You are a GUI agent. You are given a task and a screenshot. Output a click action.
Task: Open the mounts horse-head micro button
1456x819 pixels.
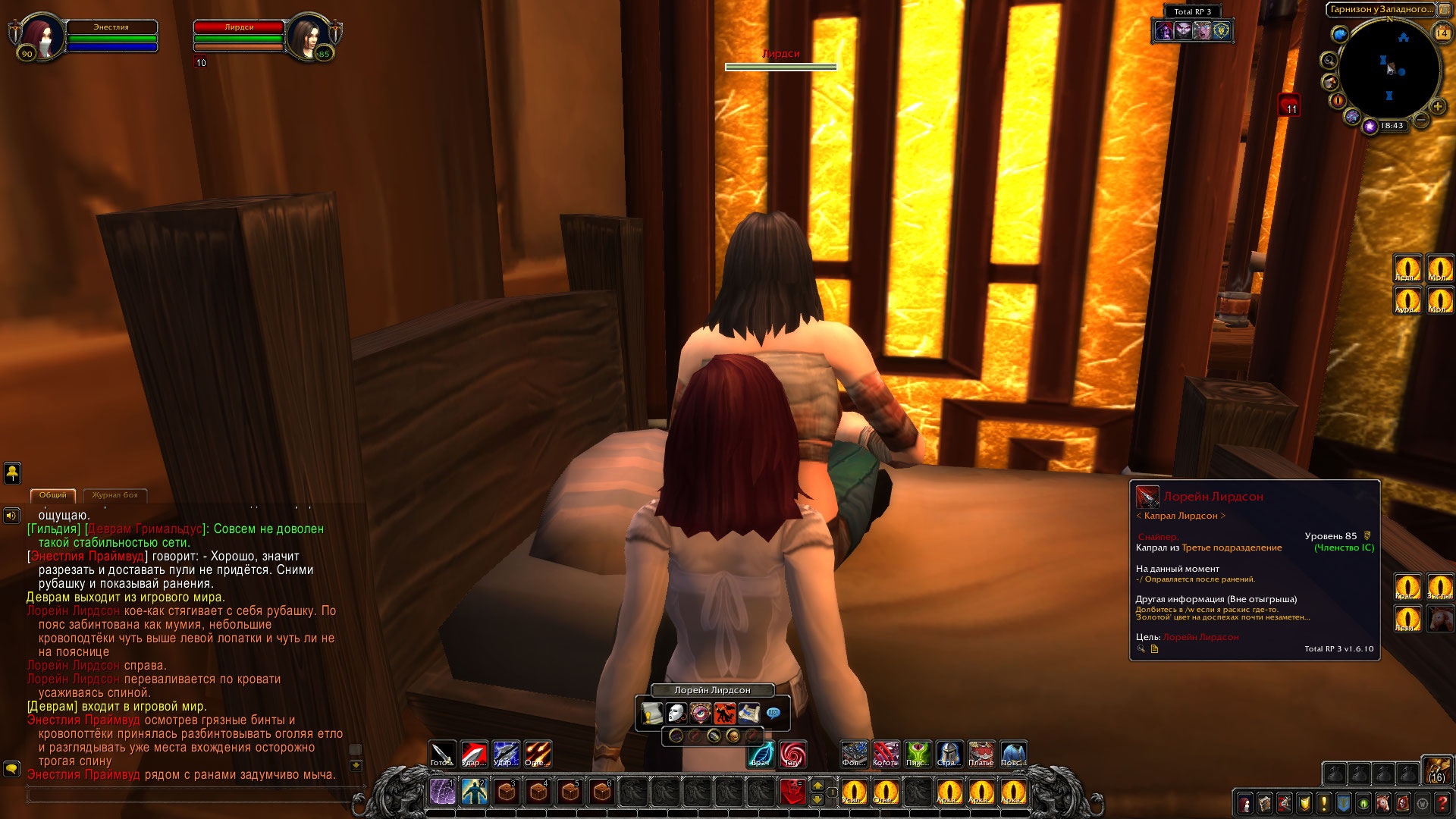(x=1383, y=803)
